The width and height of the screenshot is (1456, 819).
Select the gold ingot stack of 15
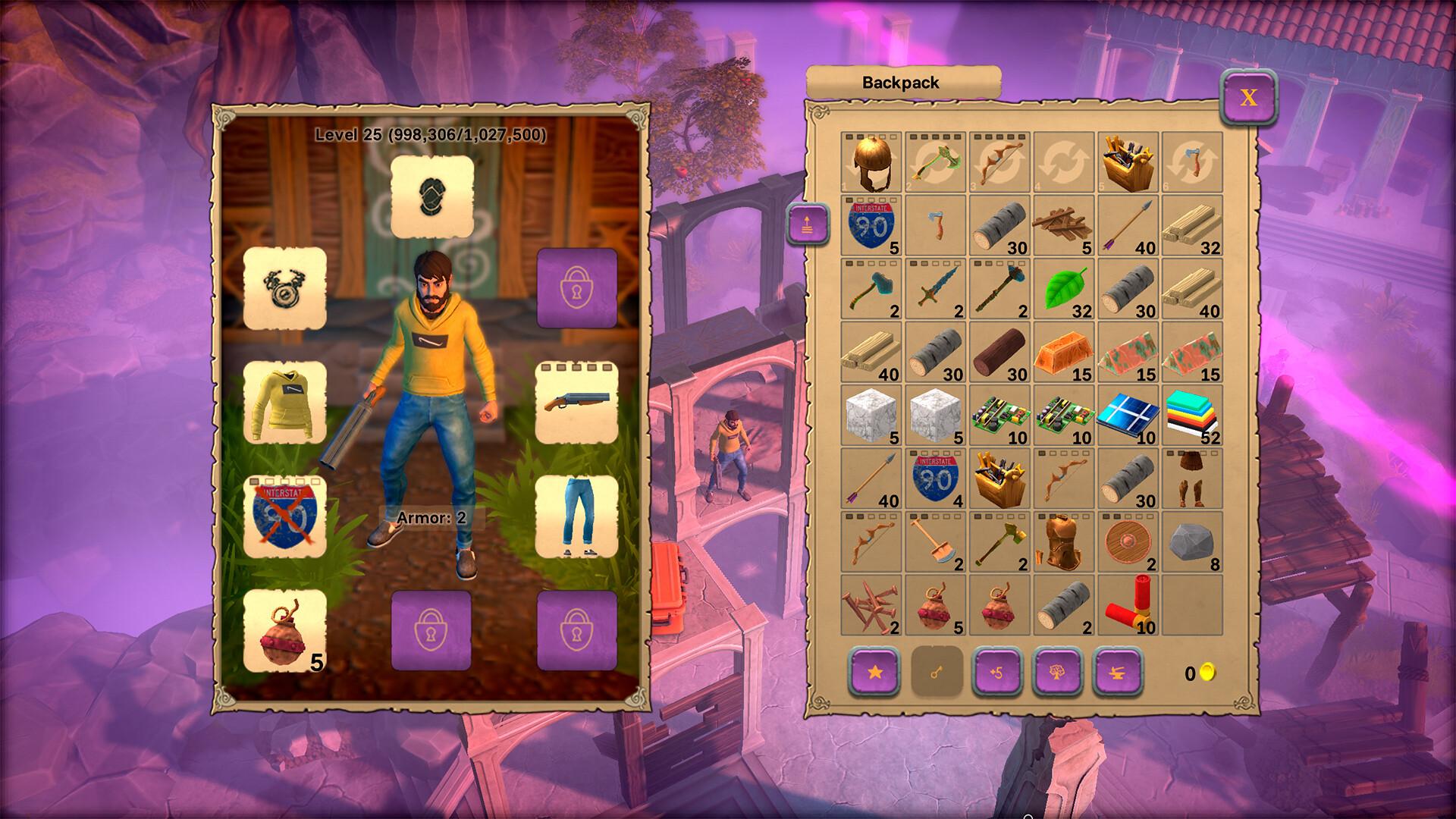click(x=1064, y=352)
